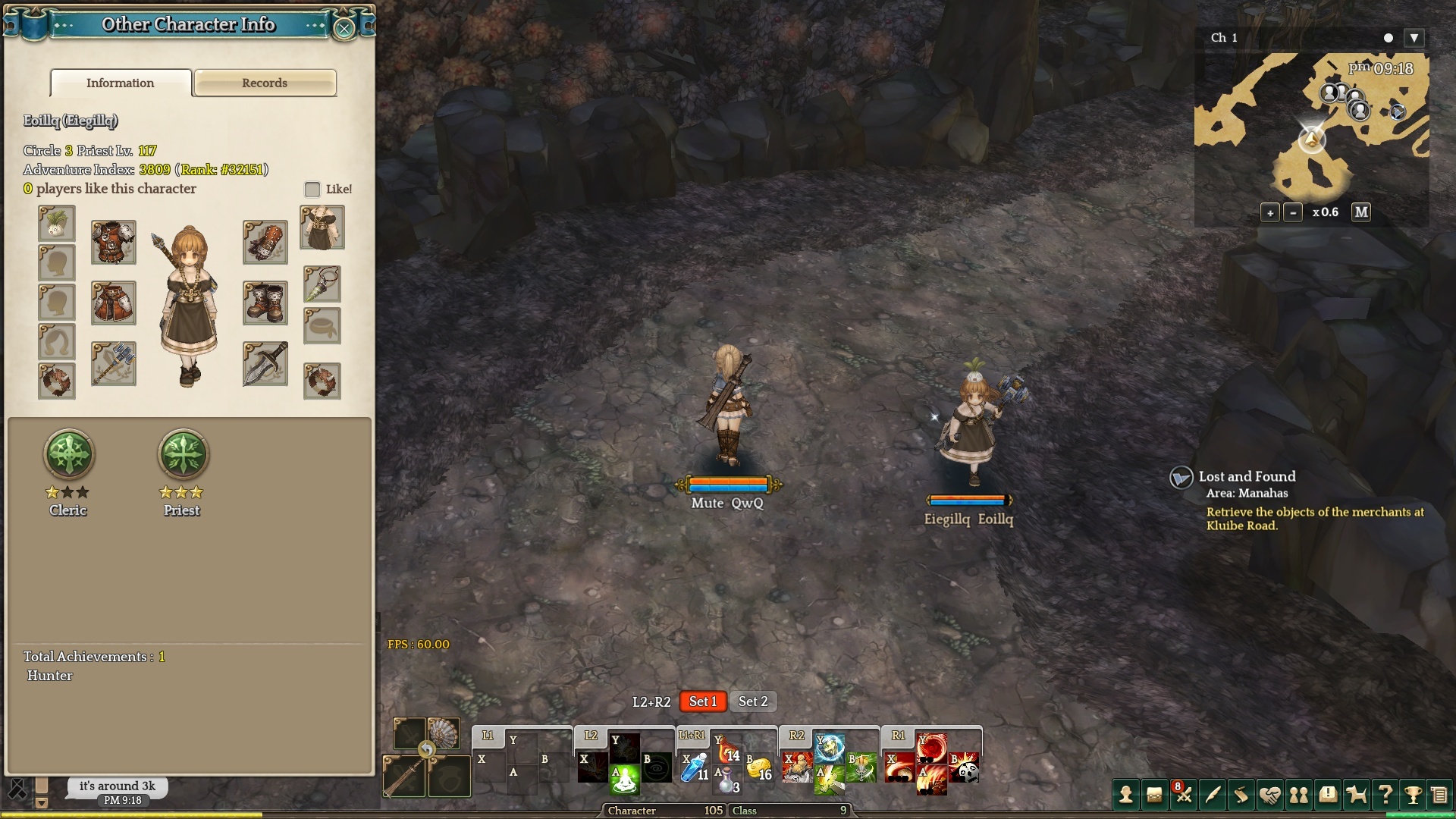The width and height of the screenshot is (1456, 819).
Task: Zoom out the minimap with minus button
Action: pyautogui.click(x=1293, y=213)
